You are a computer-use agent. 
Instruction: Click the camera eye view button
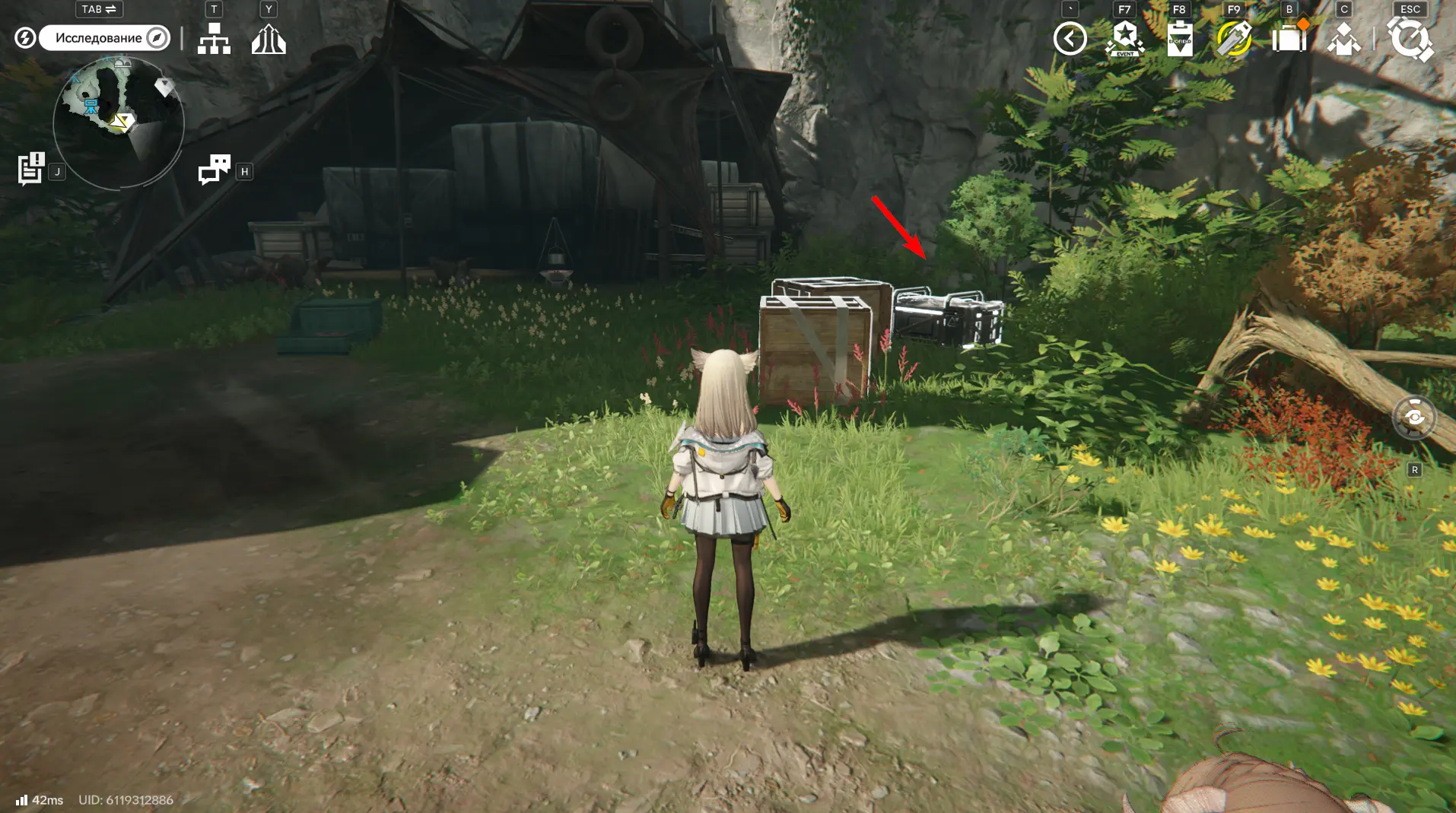tap(1414, 418)
